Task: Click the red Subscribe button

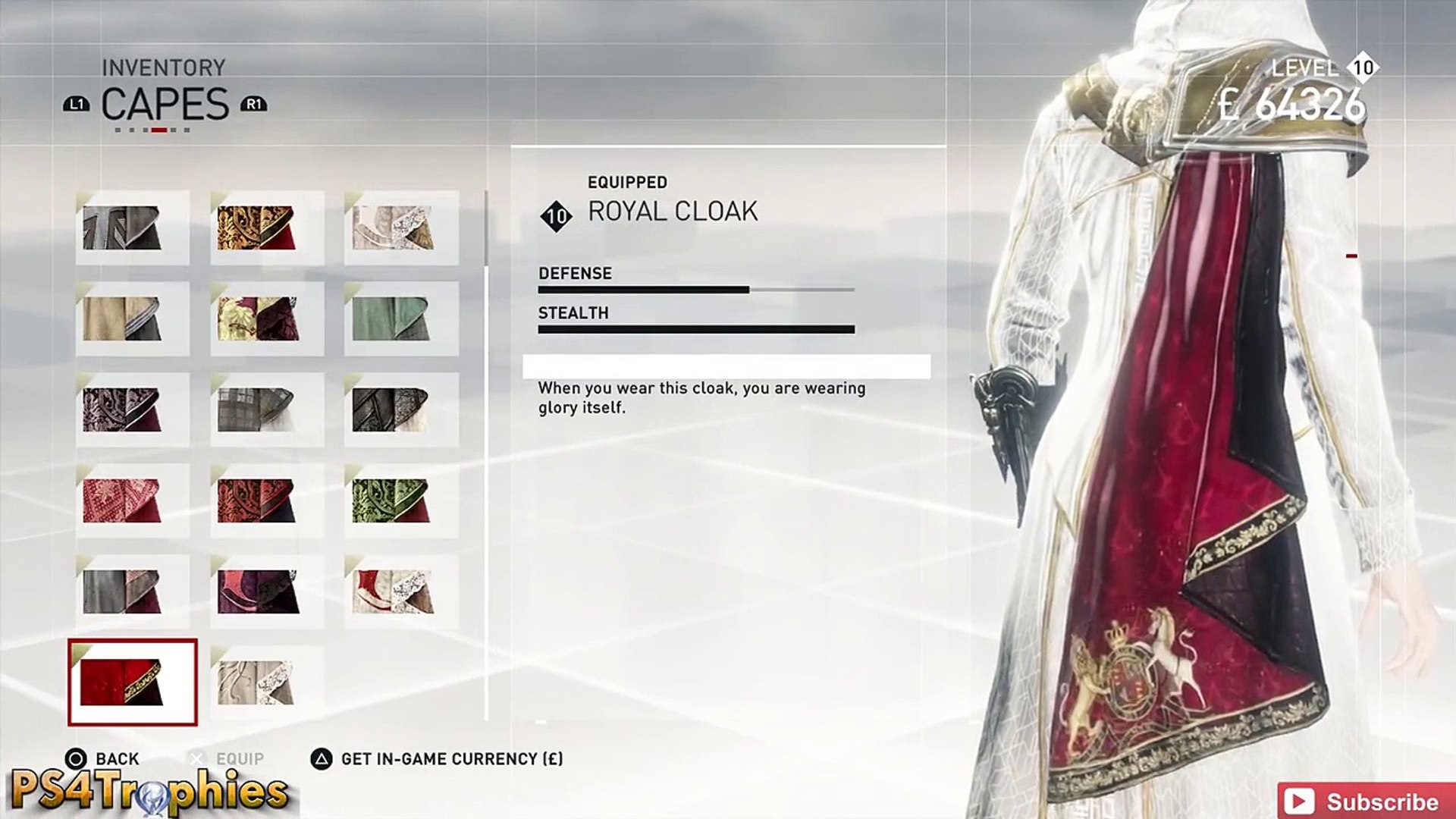Action: [1365, 802]
